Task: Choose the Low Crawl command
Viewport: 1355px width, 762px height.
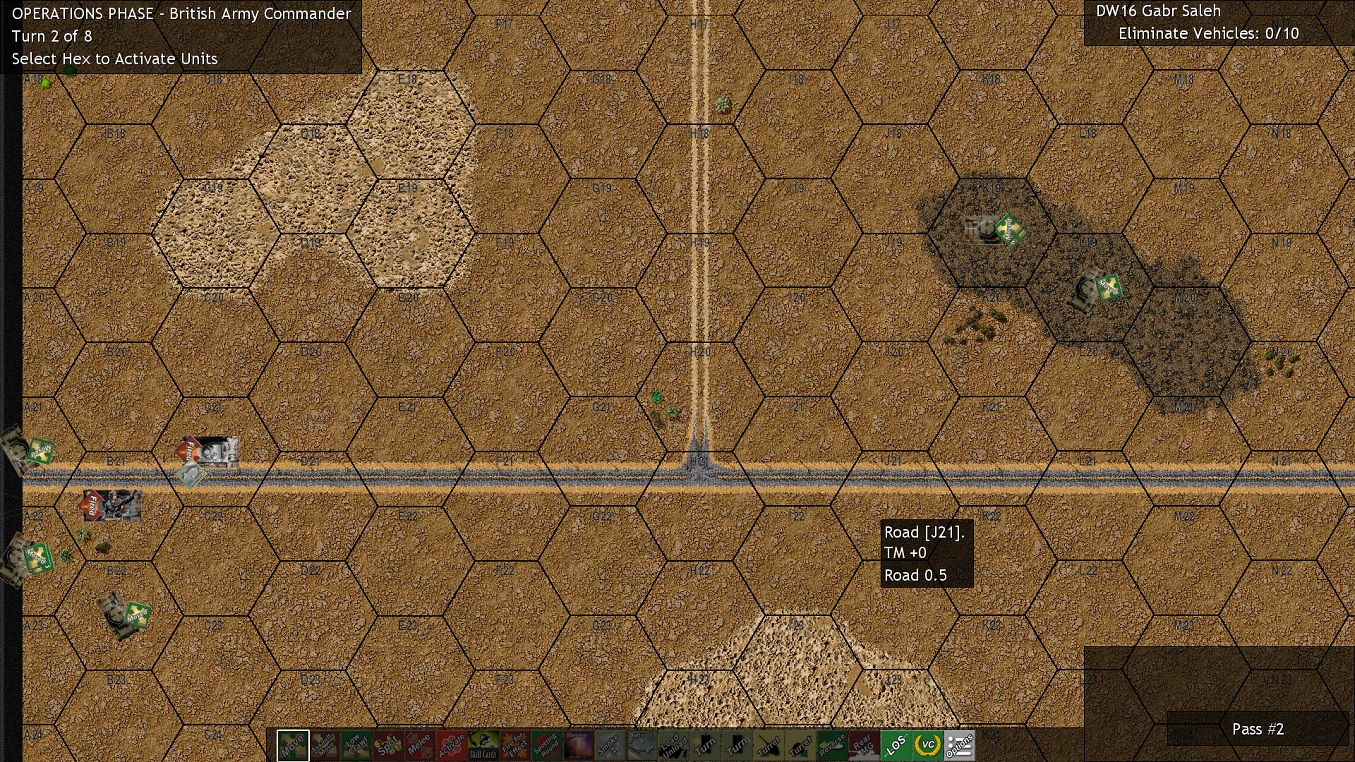Action: 357,746
